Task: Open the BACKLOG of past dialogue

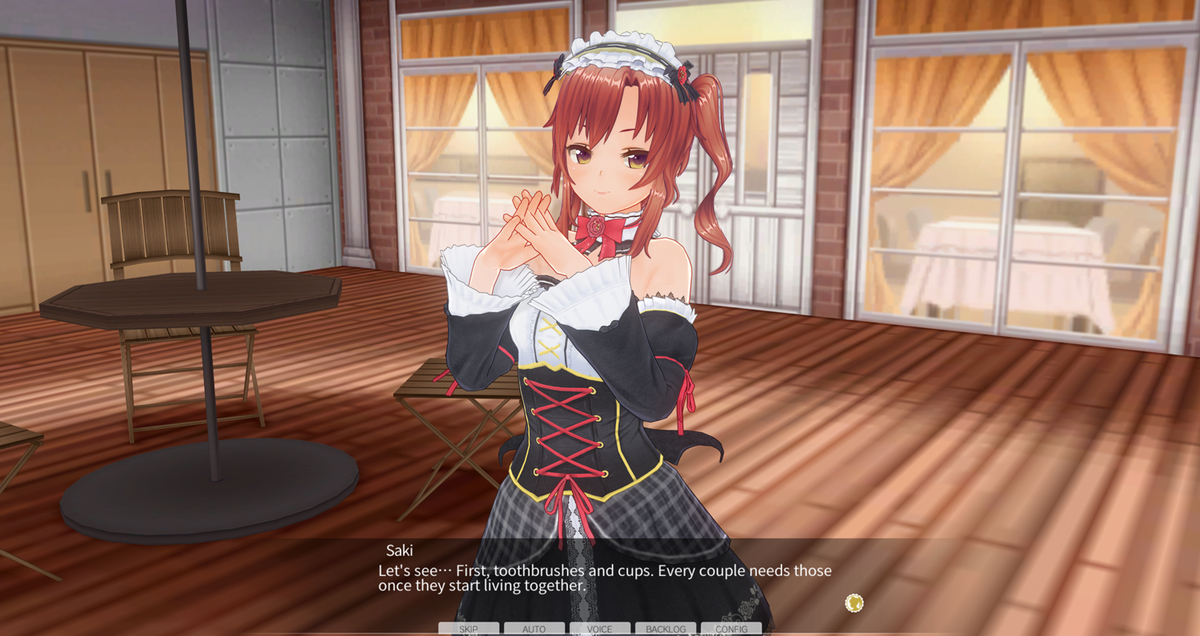Action: click(x=665, y=629)
